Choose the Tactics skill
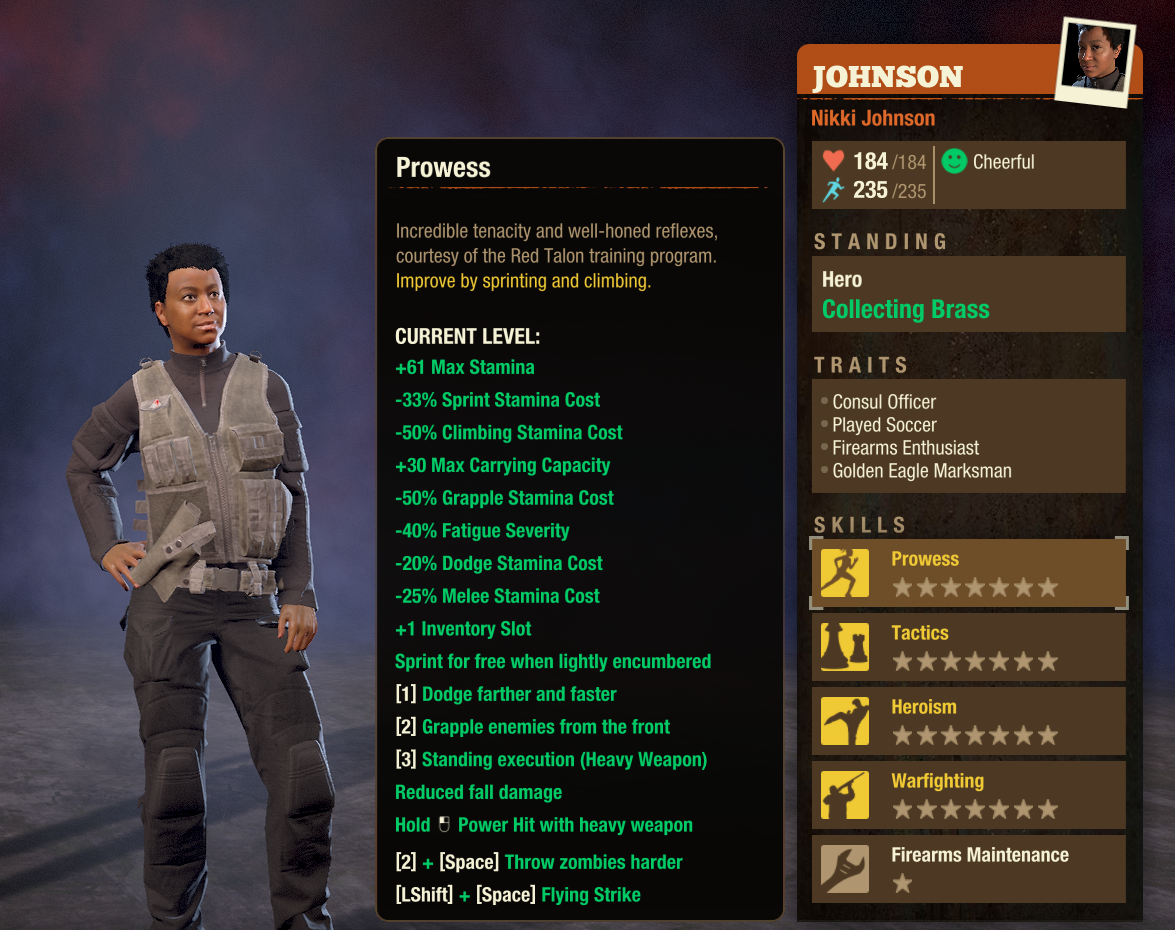The height and width of the screenshot is (930, 1175). click(x=968, y=647)
